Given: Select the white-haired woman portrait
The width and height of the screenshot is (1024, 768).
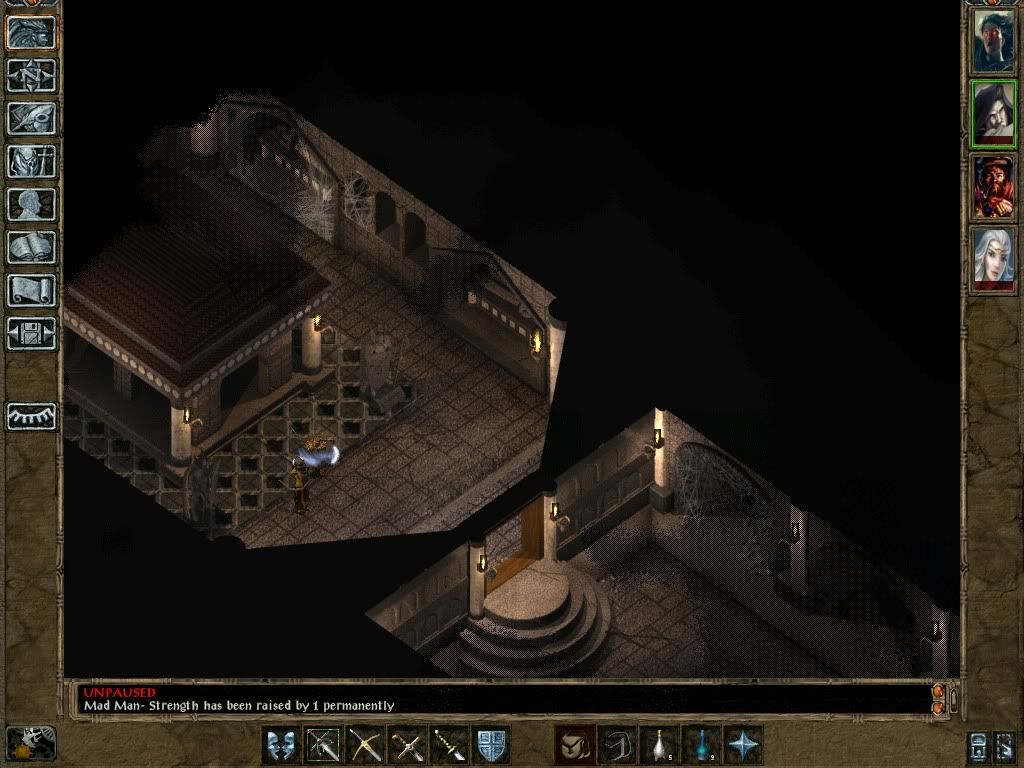Looking at the screenshot, I should [993, 259].
